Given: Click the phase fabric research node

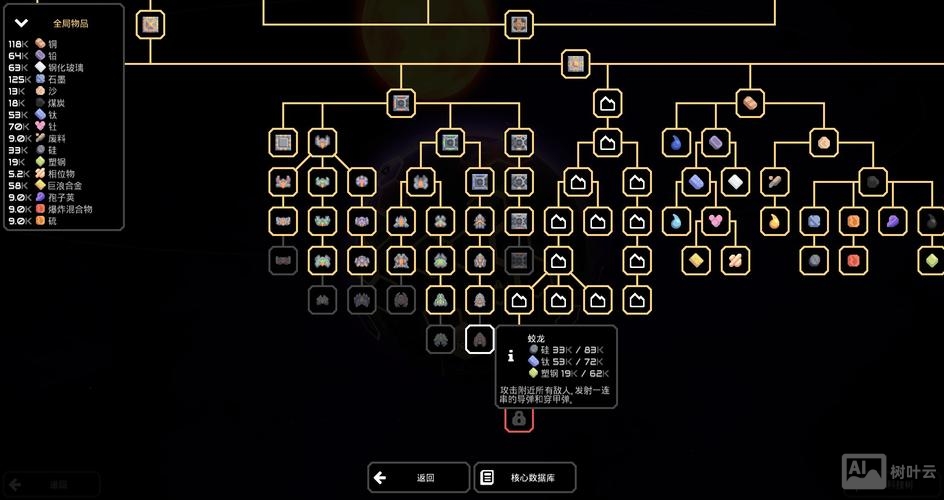Looking at the screenshot, I should point(734,260).
